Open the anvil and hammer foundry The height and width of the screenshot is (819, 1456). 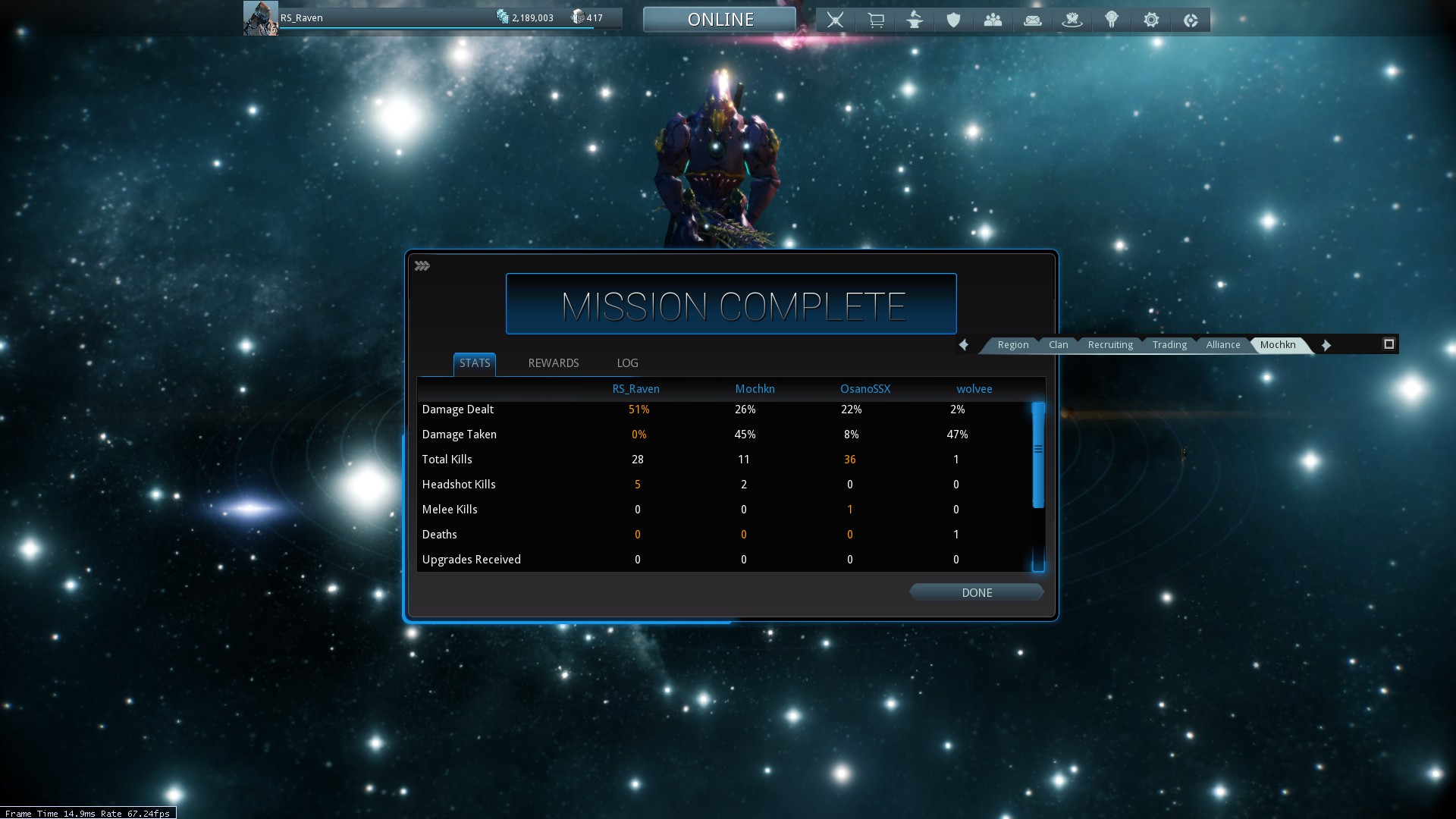915,20
